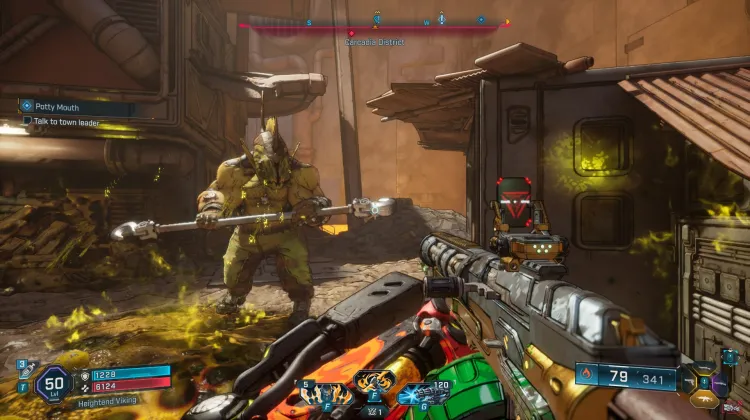Click the blue diamond compass waypoint

click(481, 19)
